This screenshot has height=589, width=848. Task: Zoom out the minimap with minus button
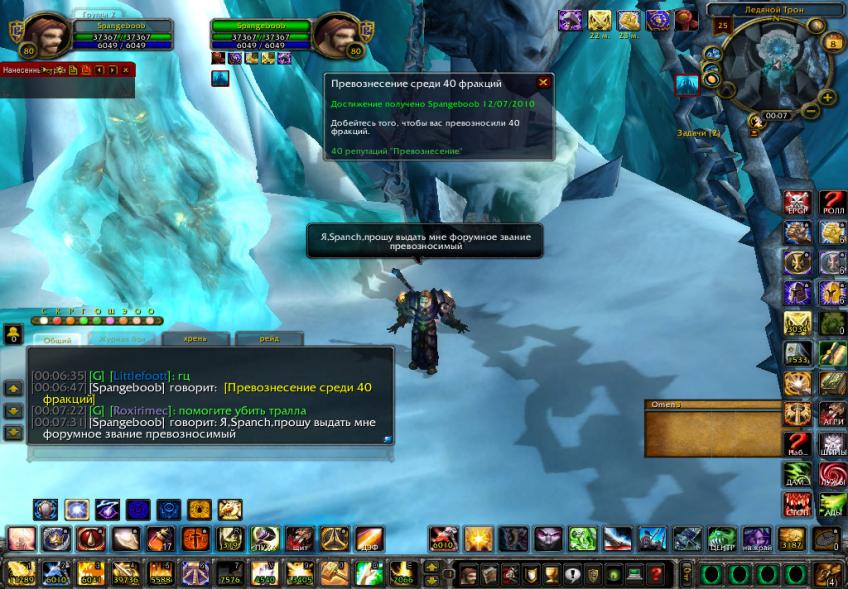coord(810,111)
